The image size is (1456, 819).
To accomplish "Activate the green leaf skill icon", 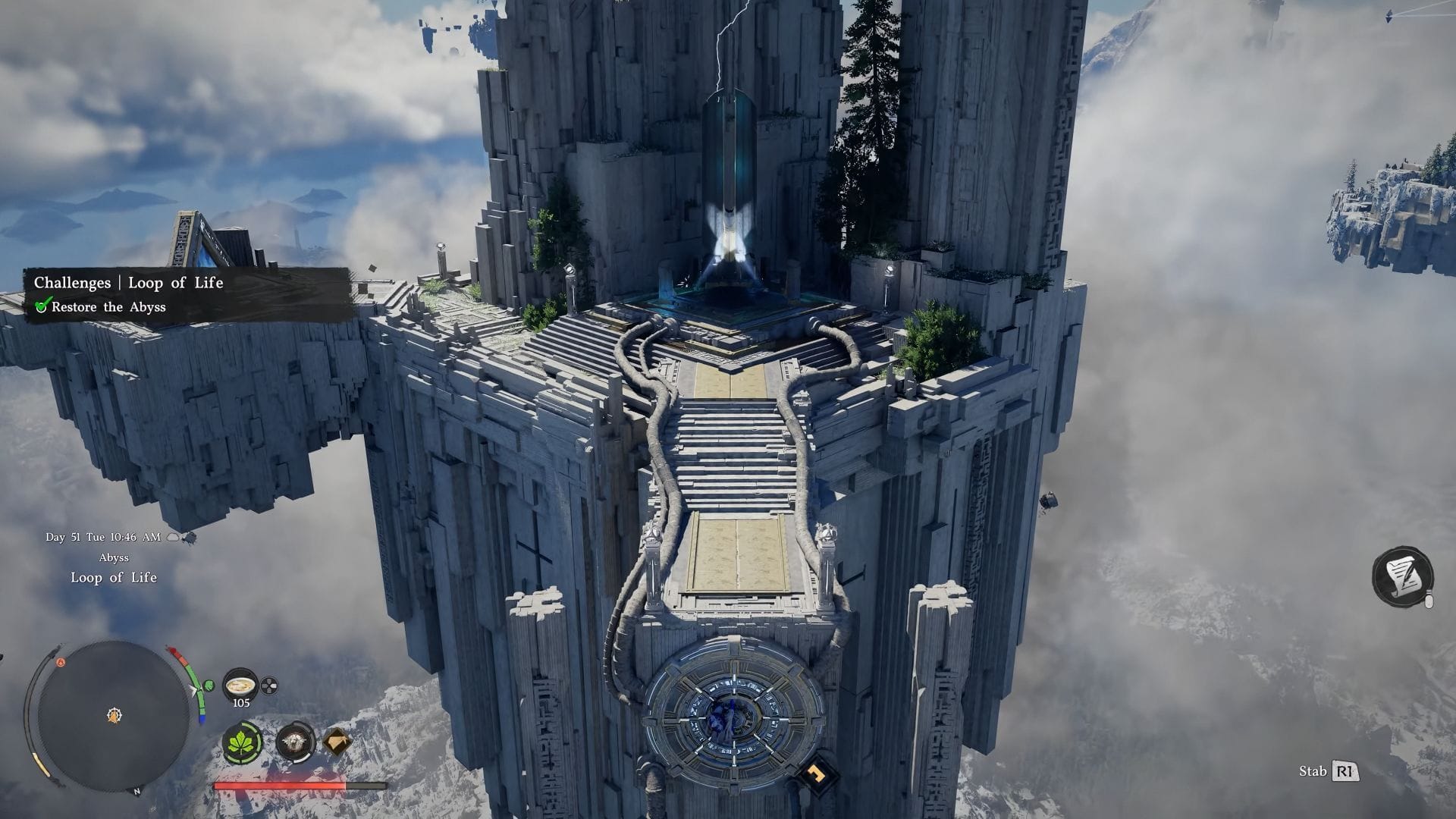I will pos(243,743).
